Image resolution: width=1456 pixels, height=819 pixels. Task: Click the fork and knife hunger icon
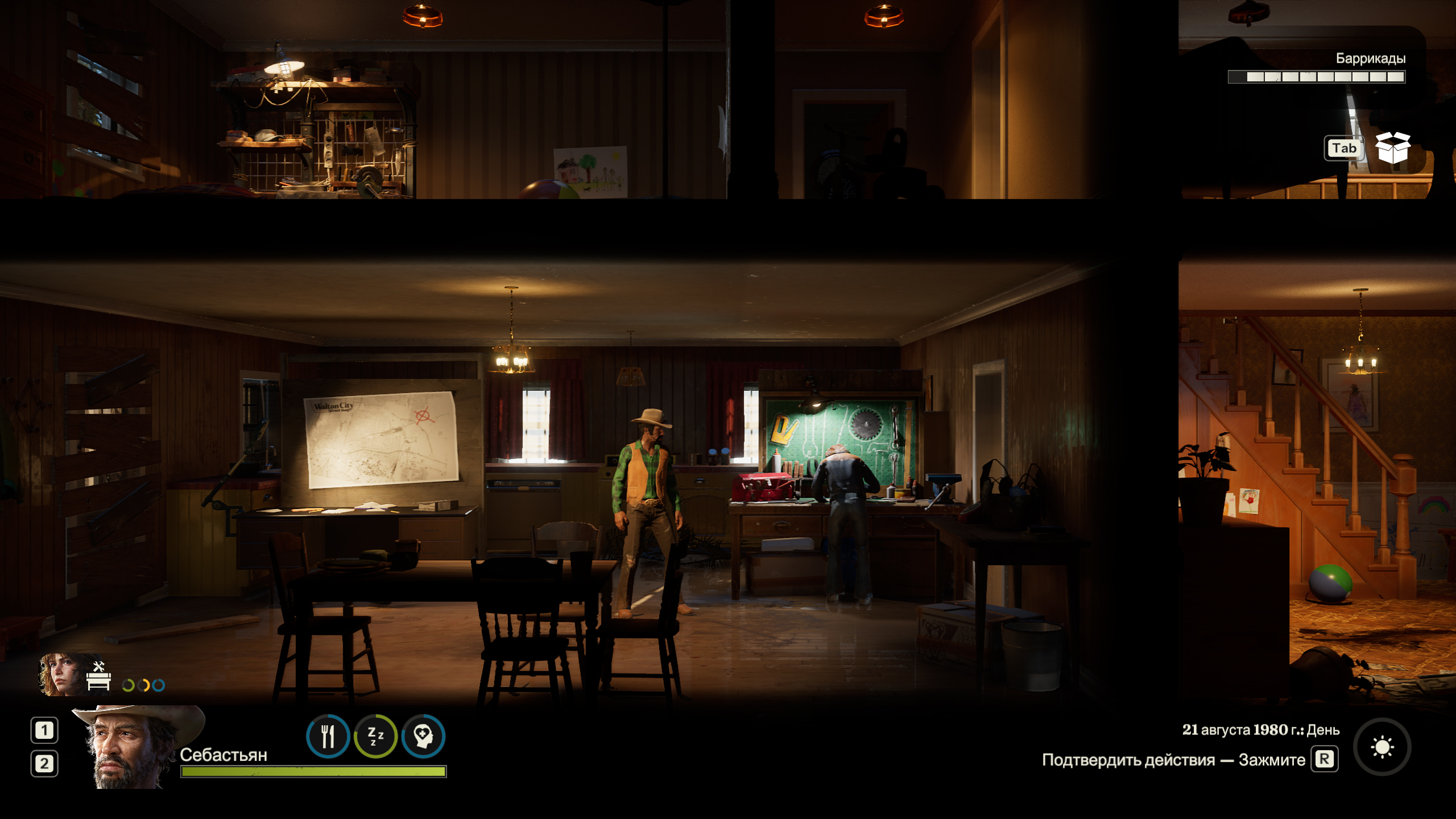pos(328,737)
